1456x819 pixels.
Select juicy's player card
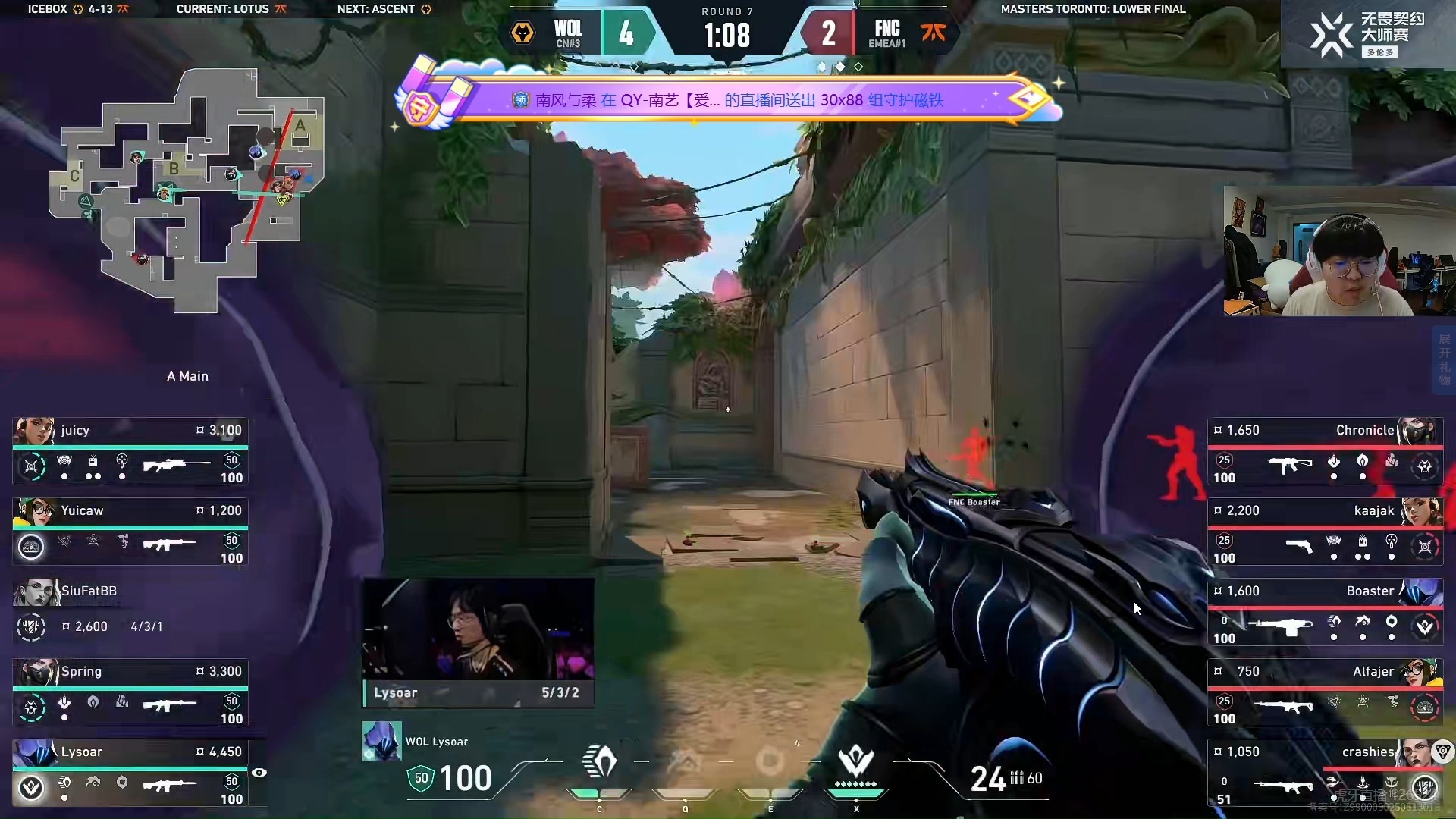point(130,451)
